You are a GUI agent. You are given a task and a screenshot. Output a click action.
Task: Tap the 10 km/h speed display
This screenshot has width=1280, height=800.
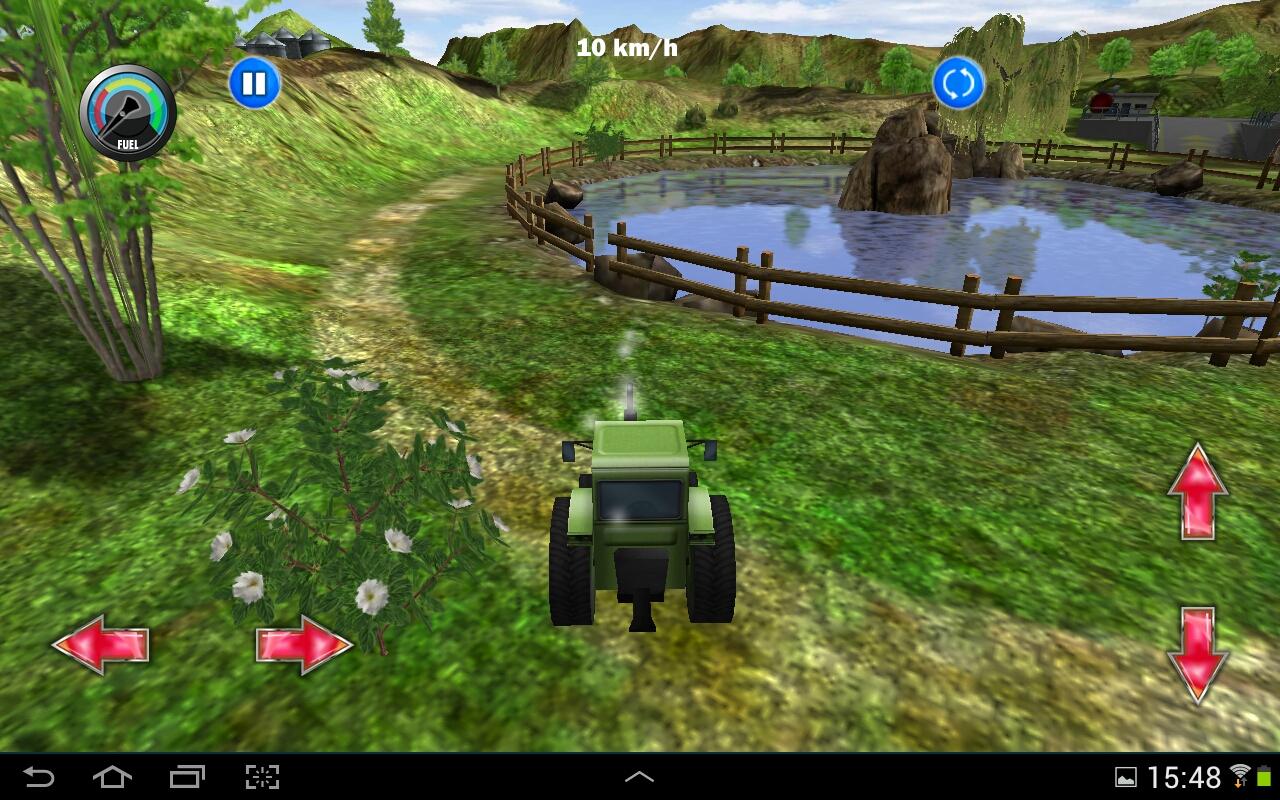[x=628, y=45]
